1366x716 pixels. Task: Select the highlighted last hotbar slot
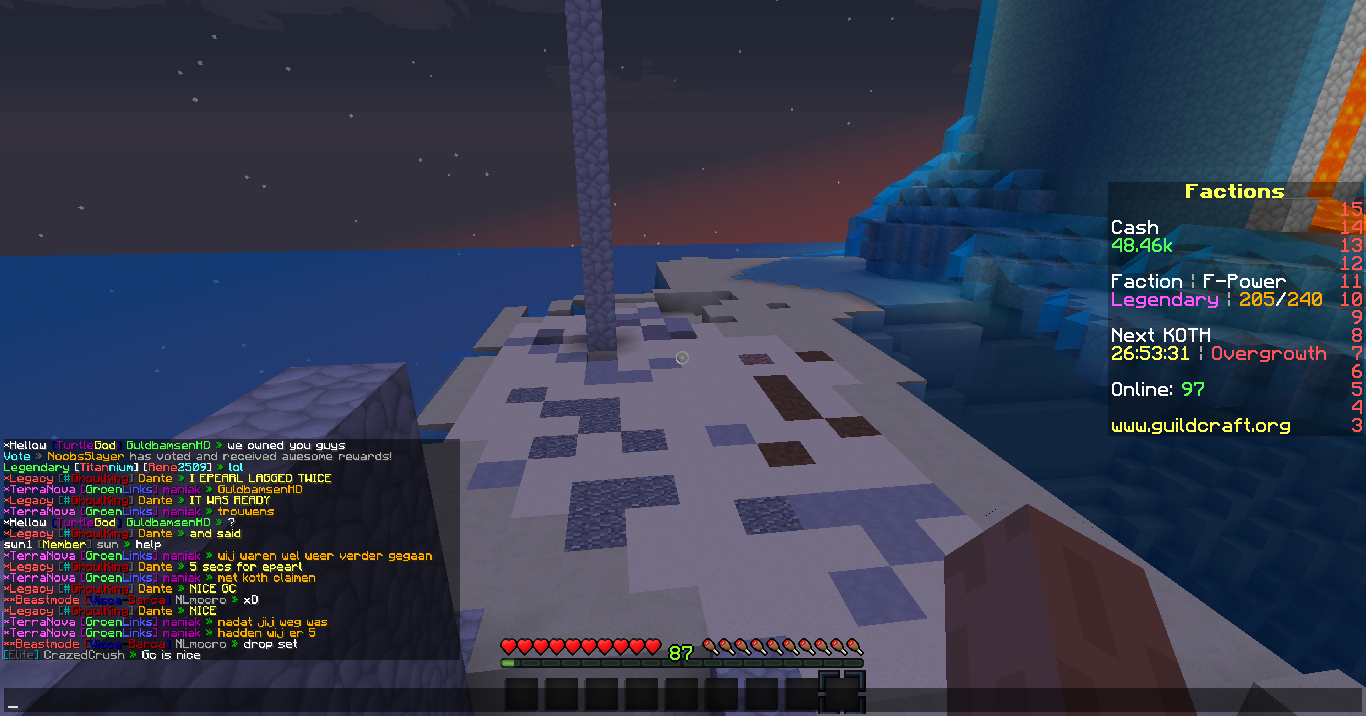(841, 693)
